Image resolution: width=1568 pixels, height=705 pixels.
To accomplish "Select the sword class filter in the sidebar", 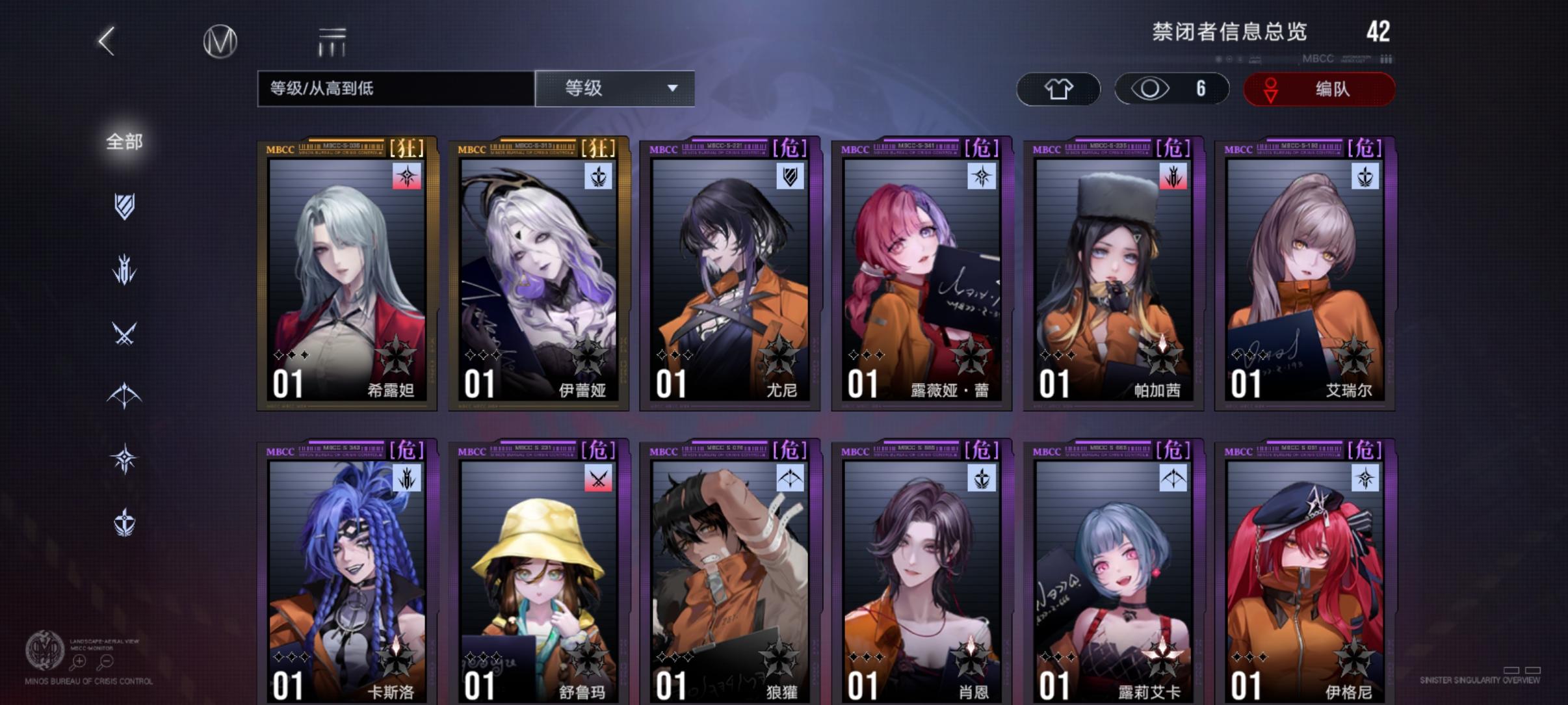I will click(124, 270).
